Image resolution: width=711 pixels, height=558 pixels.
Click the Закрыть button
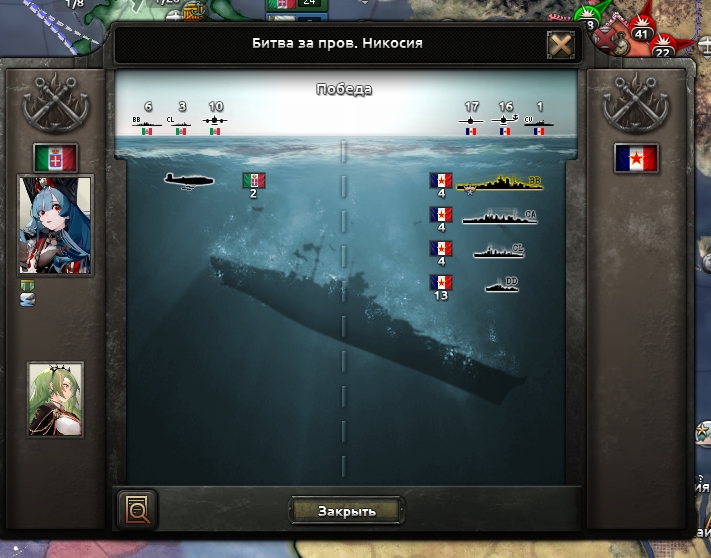pyautogui.click(x=346, y=511)
